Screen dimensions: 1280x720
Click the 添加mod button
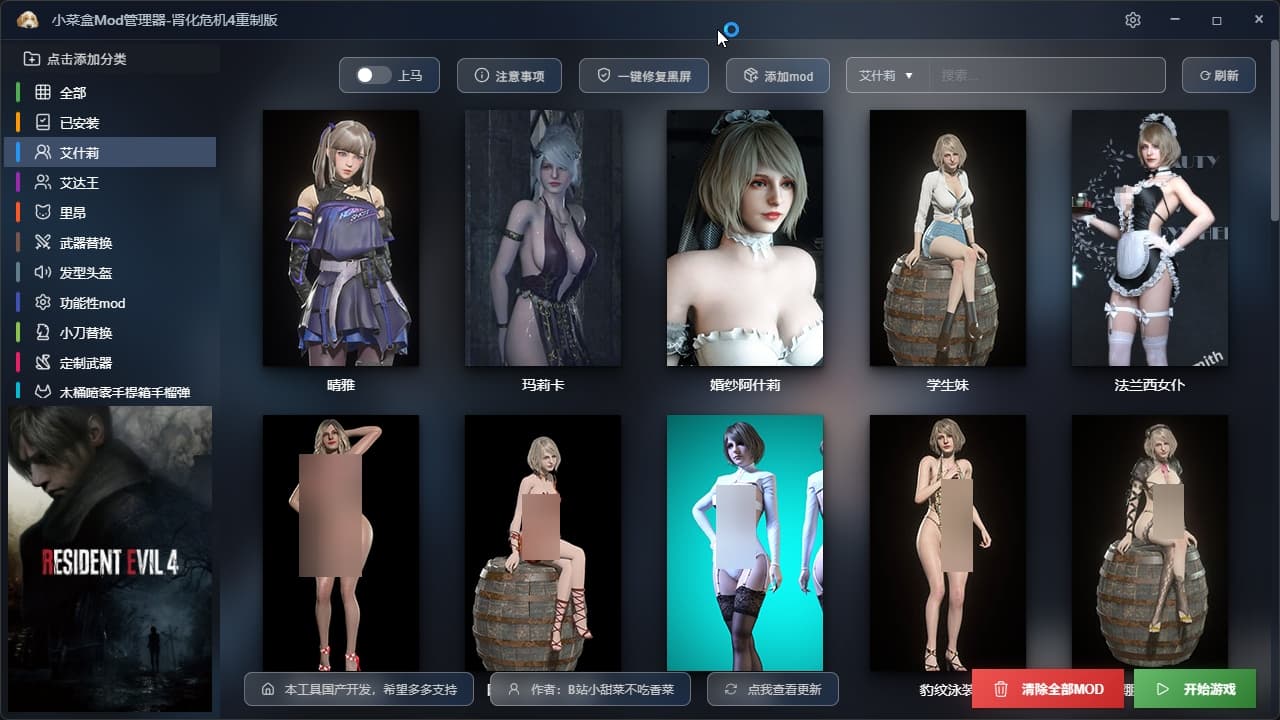click(777, 76)
